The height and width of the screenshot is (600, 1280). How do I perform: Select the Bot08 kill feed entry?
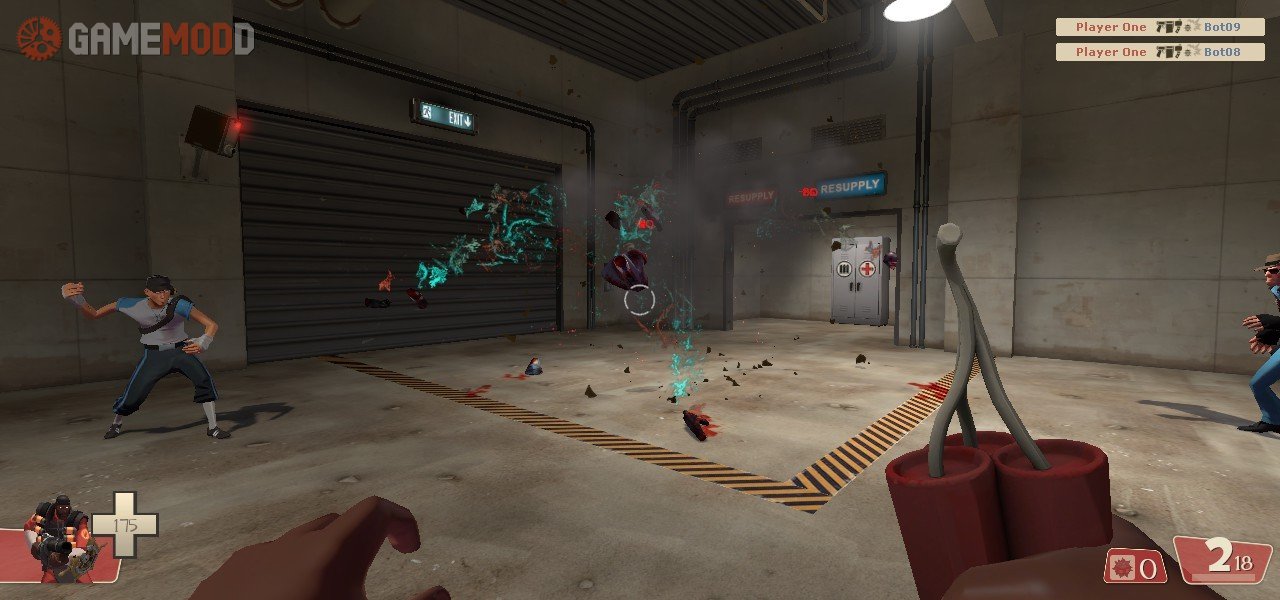pyautogui.click(x=1160, y=52)
